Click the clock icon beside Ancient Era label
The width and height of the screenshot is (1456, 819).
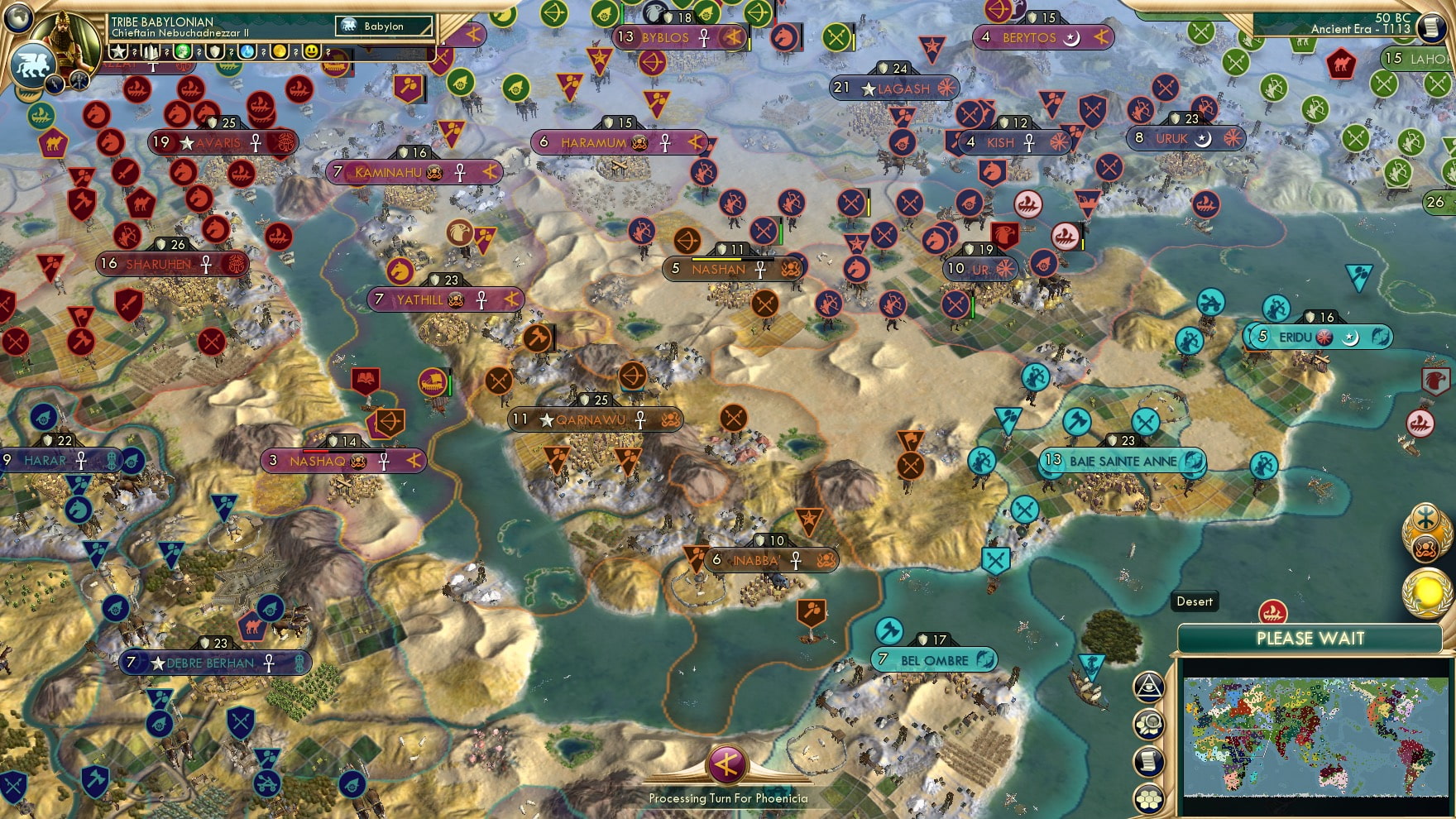coord(1434,28)
